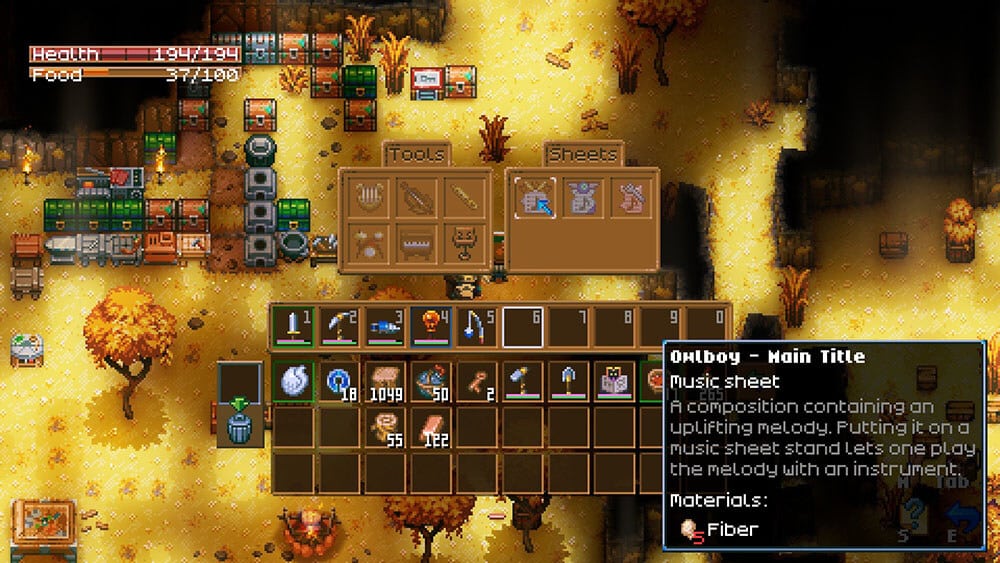
Task: Select the flute recipe in Tools
Action: (464, 197)
